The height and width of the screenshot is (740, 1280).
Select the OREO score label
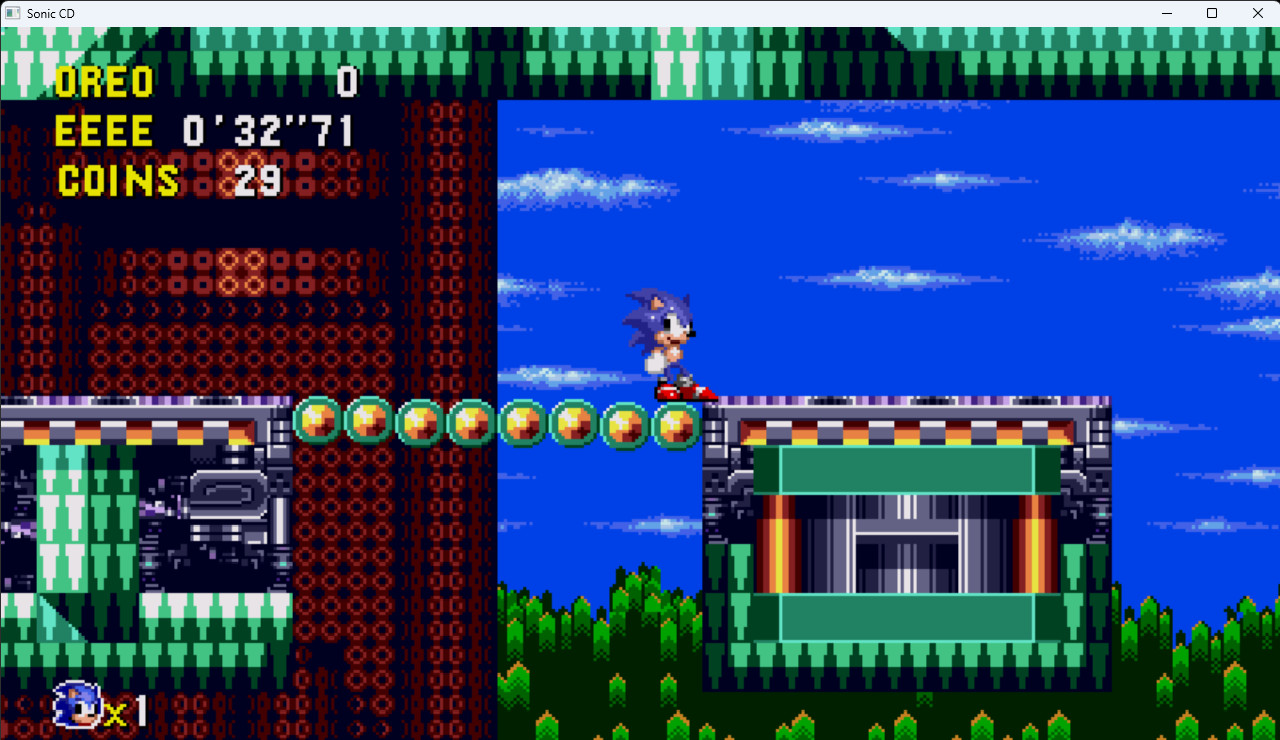[105, 82]
